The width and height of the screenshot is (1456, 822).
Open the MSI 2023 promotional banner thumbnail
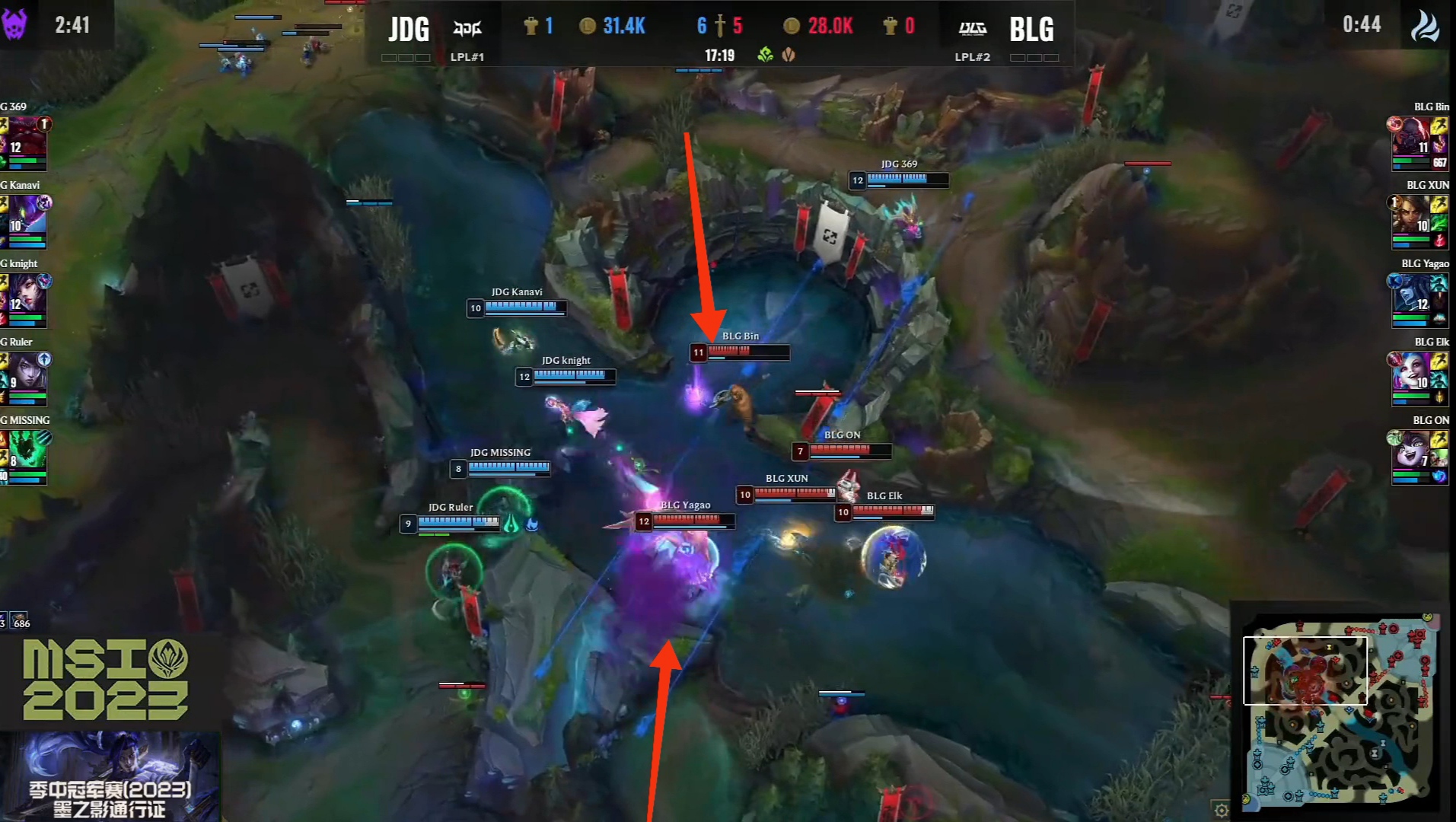click(110, 776)
